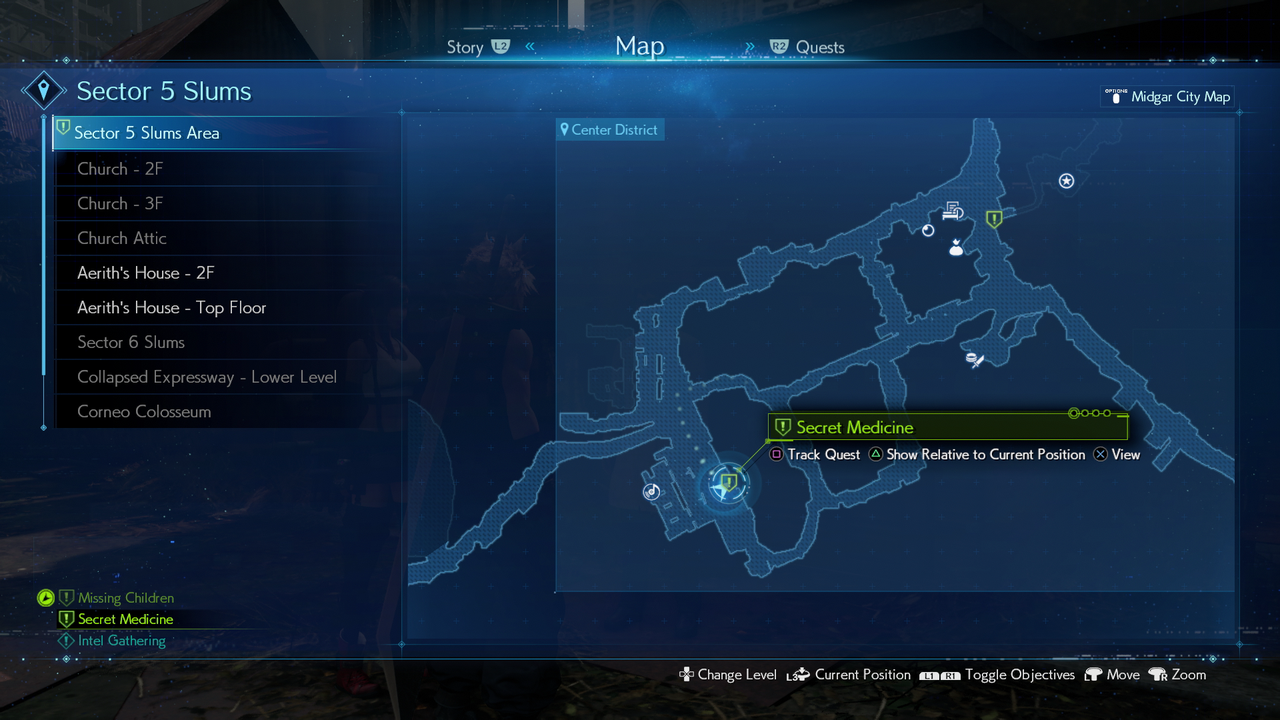Image resolution: width=1280 pixels, height=720 pixels.
Task: Click the Secret Medicine quest marker on map
Action: tap(729, 483)
